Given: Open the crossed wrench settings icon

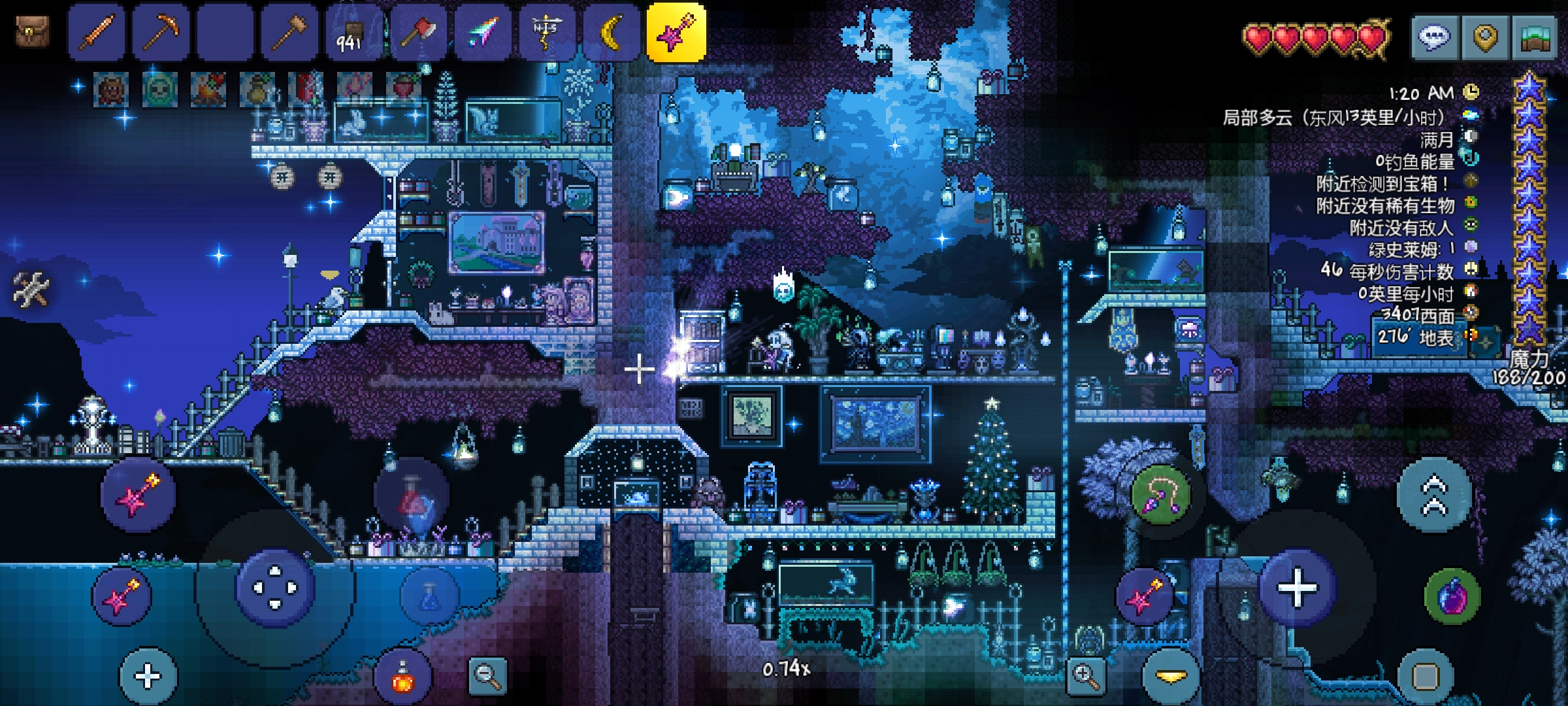Looking at the screenshot, I should (31, 288).
